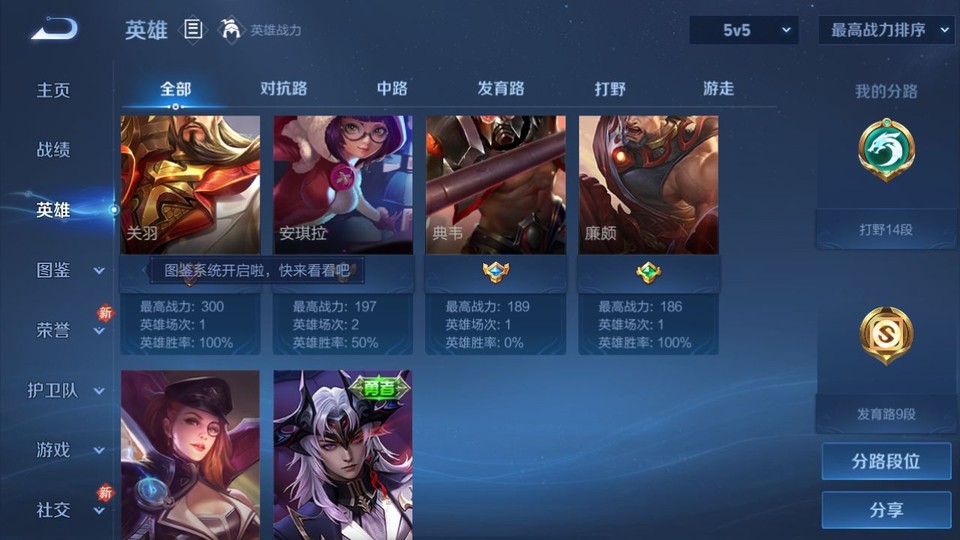Switch to the 对抗路 tab
Image resolution: width=960 pixels, height=540 pixels.
click(x=283, y=88)
